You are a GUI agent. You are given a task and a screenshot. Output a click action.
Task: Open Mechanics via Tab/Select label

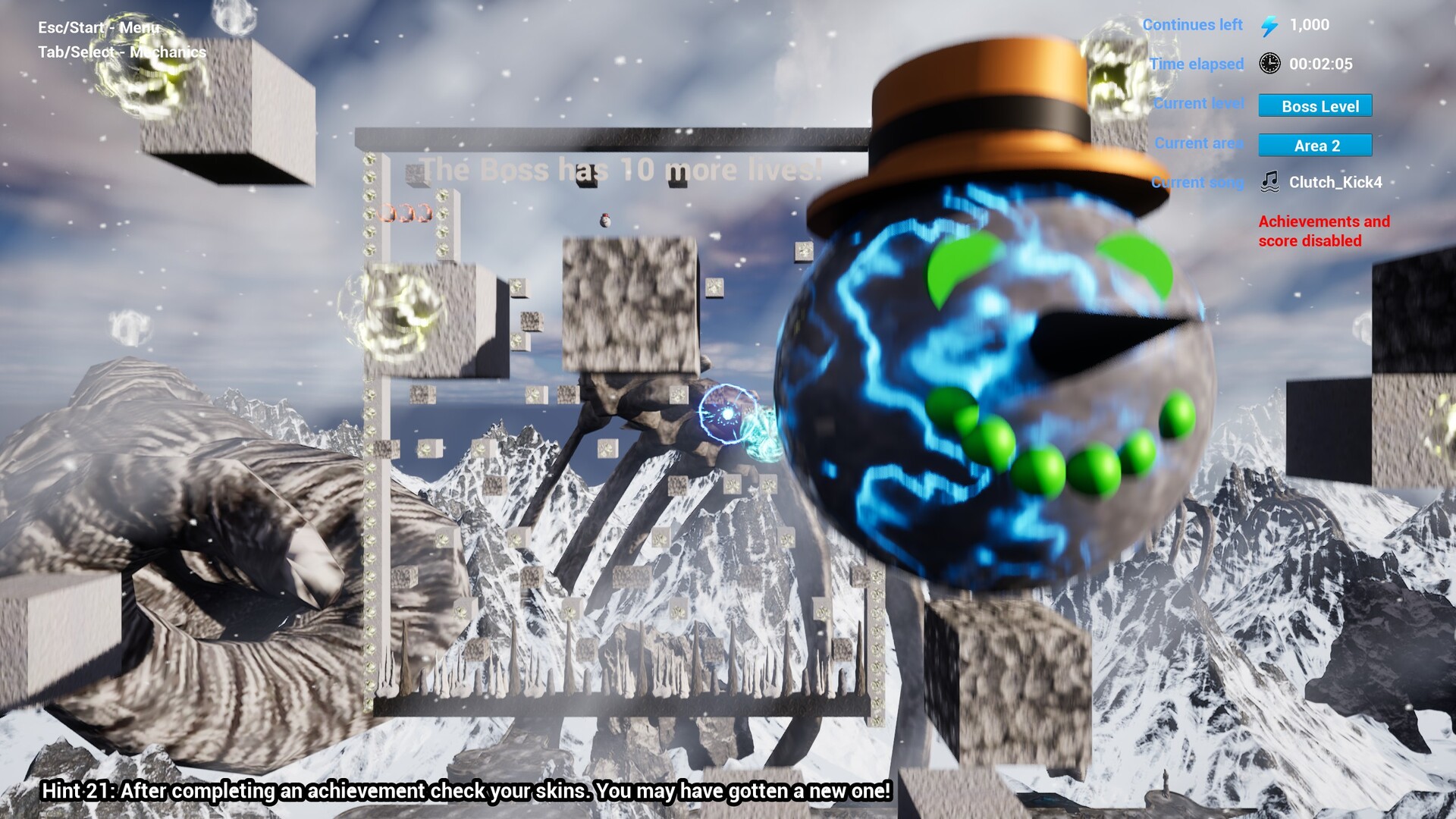[x=121, y=53]
